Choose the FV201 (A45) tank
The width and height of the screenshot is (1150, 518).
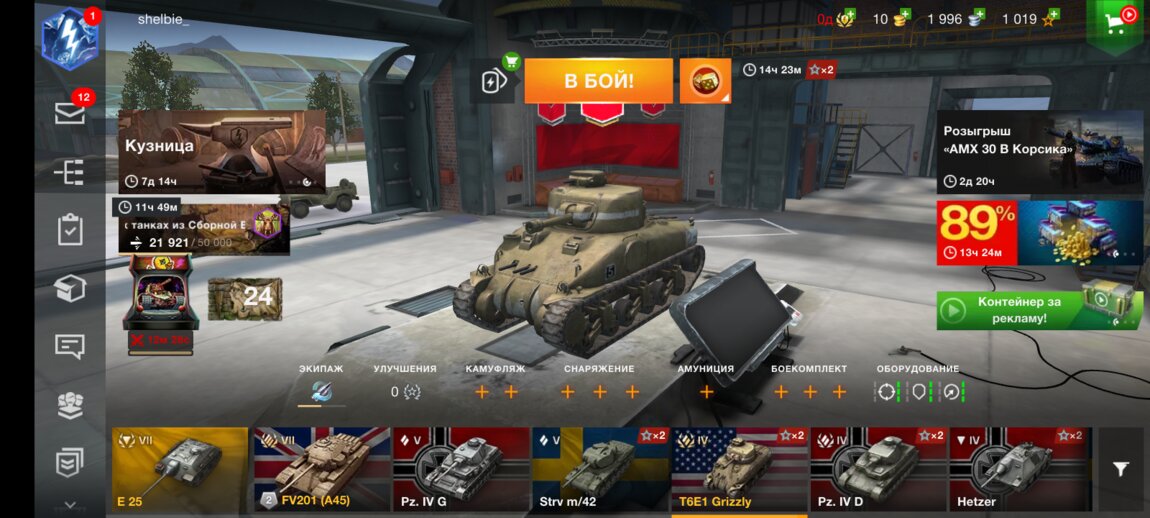click(320, 469)
